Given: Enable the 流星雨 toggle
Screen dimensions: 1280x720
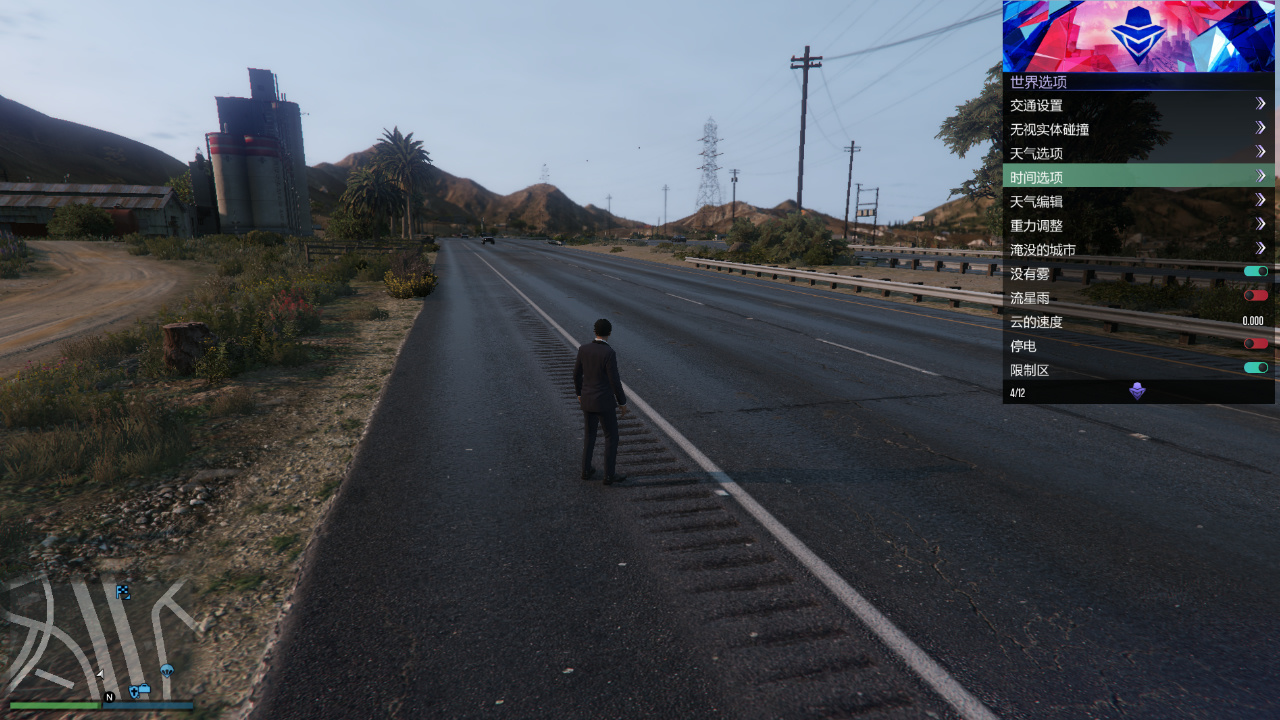Looking at the screenshot, I should (x=1255, y=296).
